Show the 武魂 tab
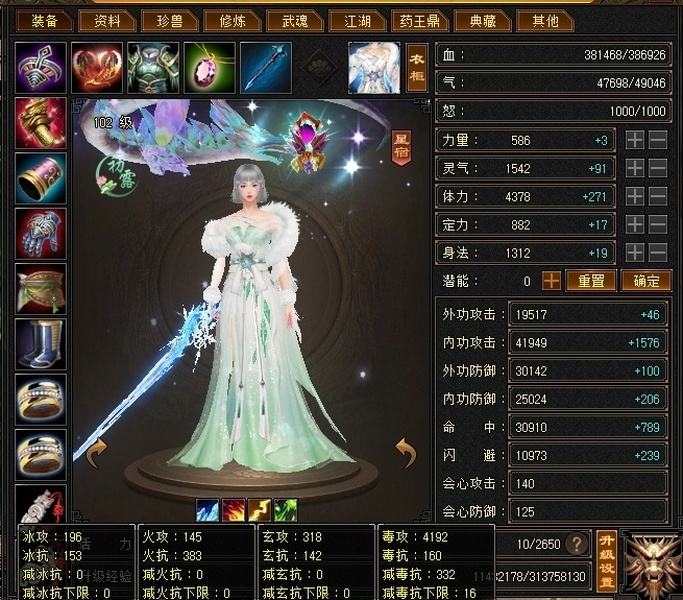This screenshot has width=683, height=600. (x=294, y=20)
